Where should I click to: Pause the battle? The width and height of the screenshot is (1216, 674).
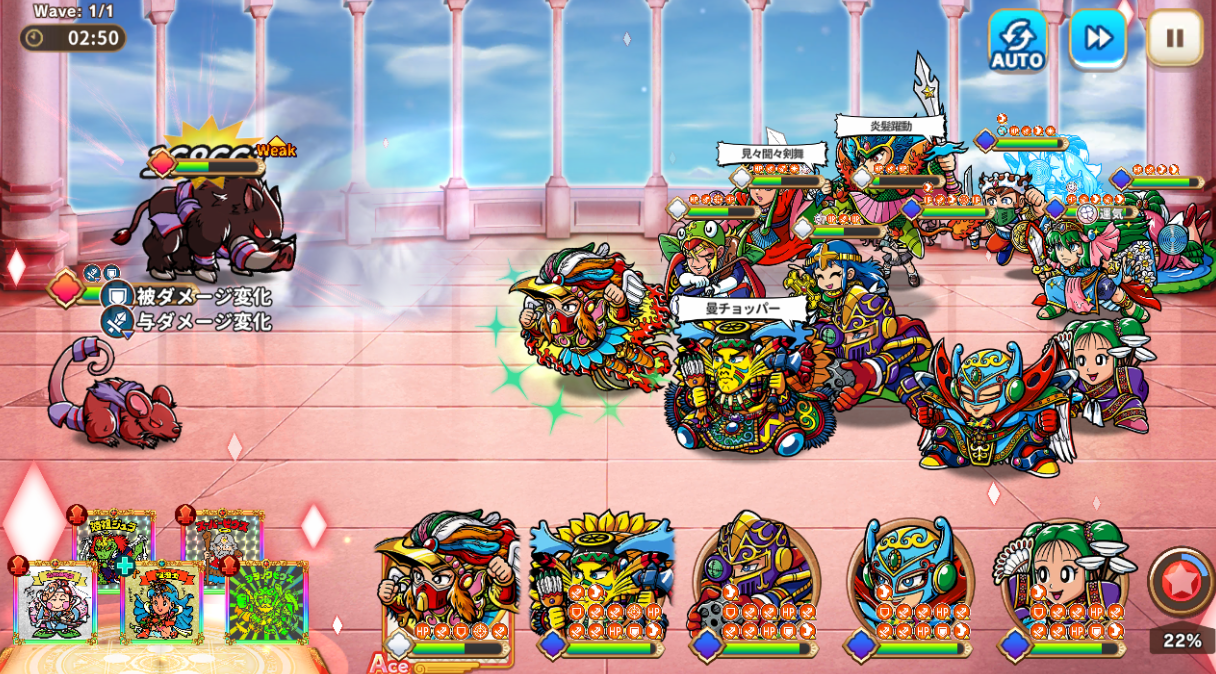(1174, 39)
